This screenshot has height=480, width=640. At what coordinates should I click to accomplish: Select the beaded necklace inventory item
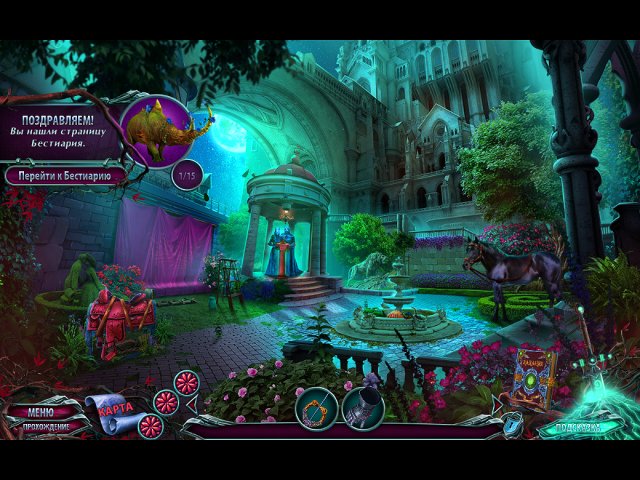click(317, 408)
